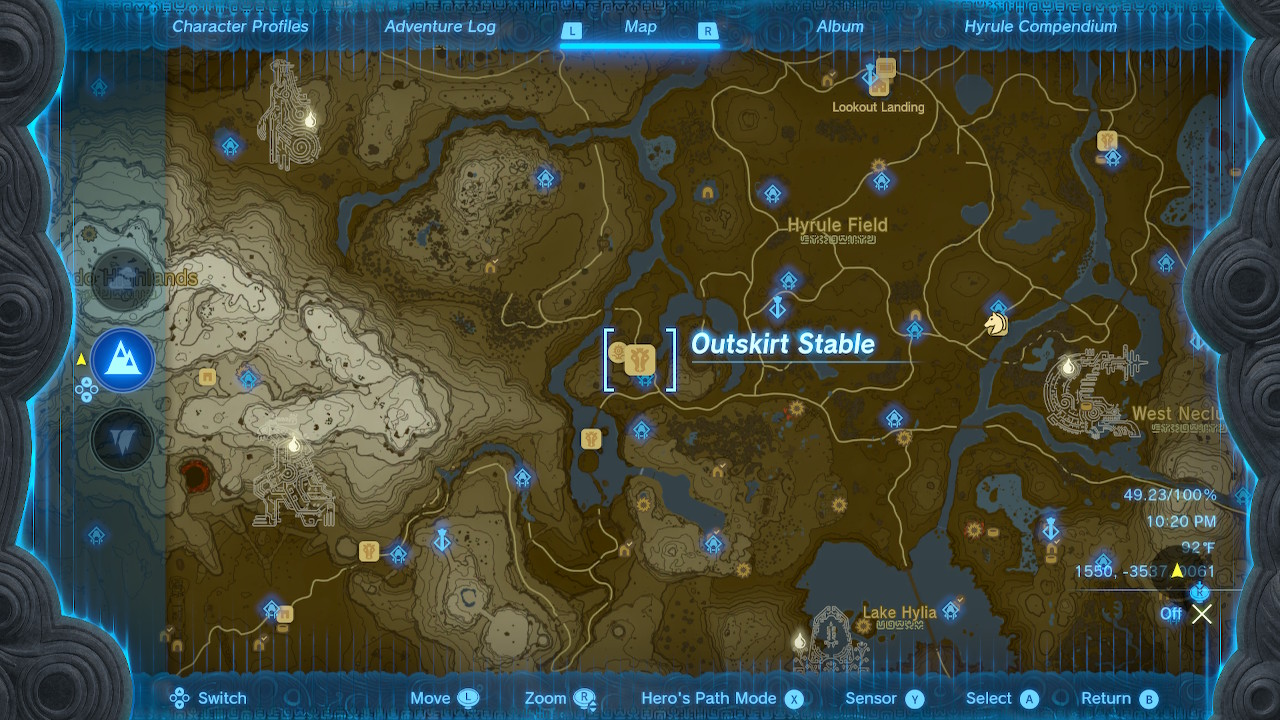1280x720 pixels.
Task: Select the Outskirt Stable icon on the map
Action: coord(638,360)
